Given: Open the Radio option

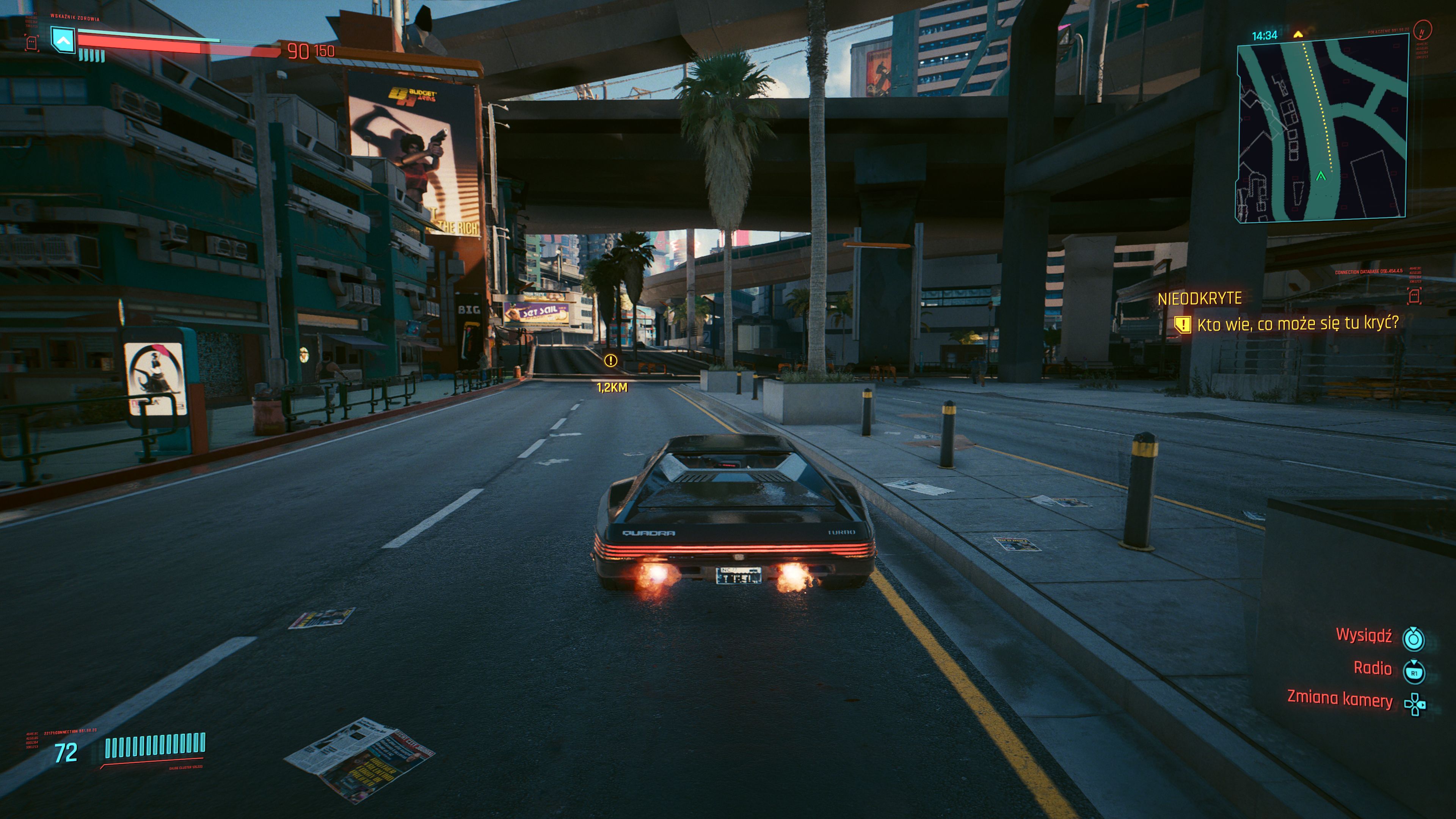Looking at the screenshot, I should tap(1372, 668).
